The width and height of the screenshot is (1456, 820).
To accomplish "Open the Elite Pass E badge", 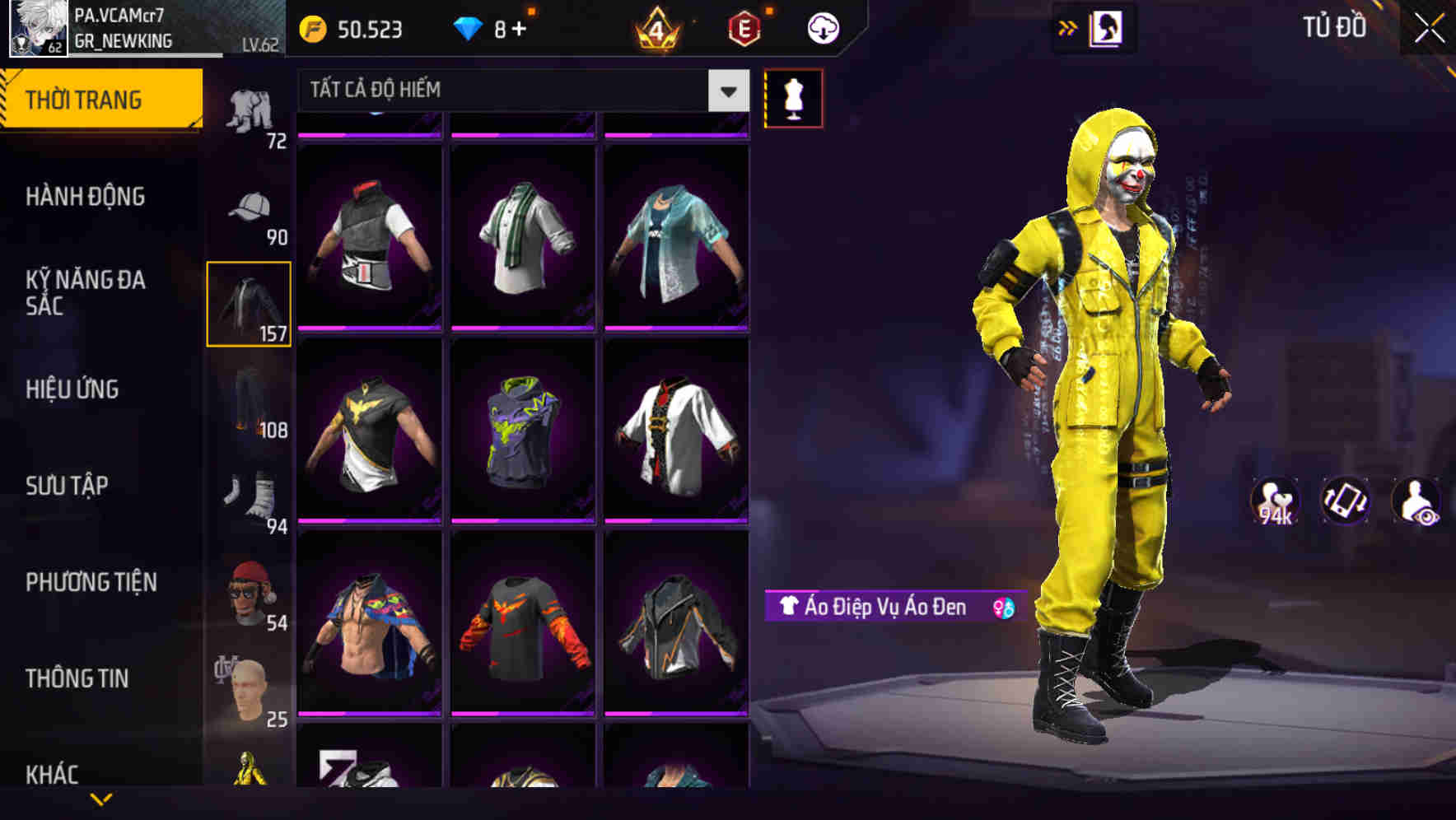I will point(746,27).
